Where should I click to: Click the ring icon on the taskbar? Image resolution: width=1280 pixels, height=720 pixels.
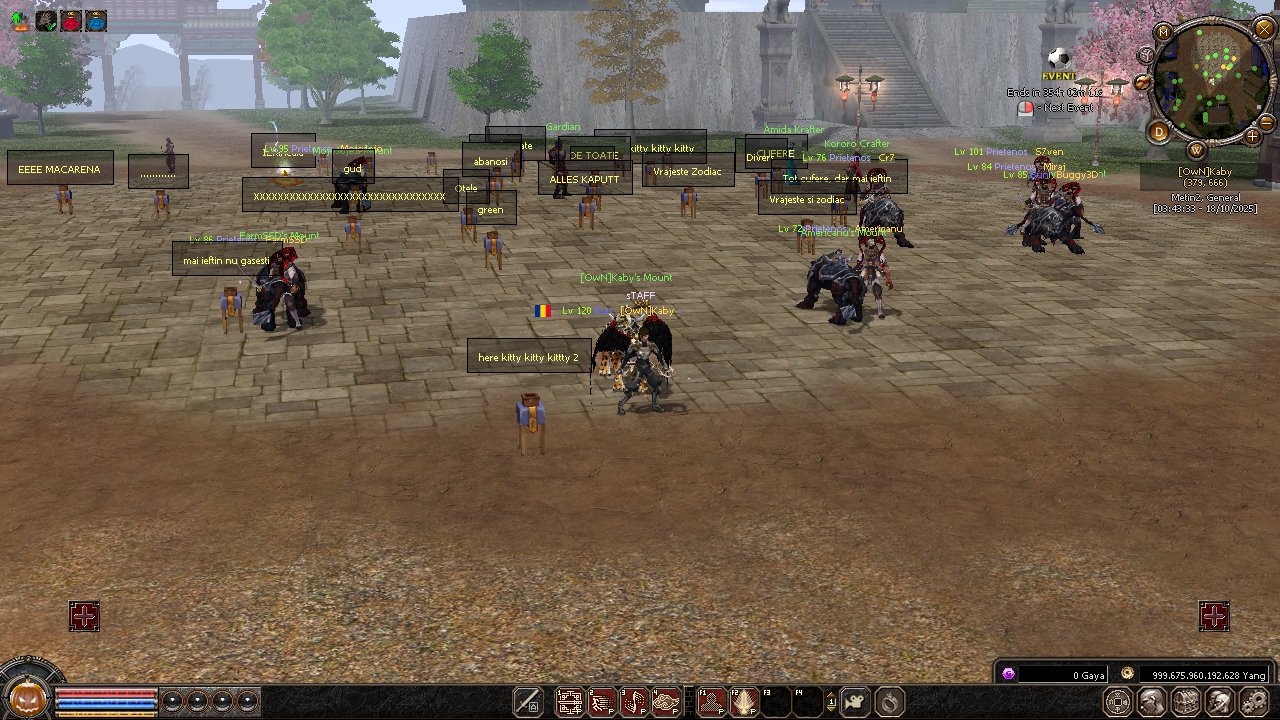pos(890,702)
